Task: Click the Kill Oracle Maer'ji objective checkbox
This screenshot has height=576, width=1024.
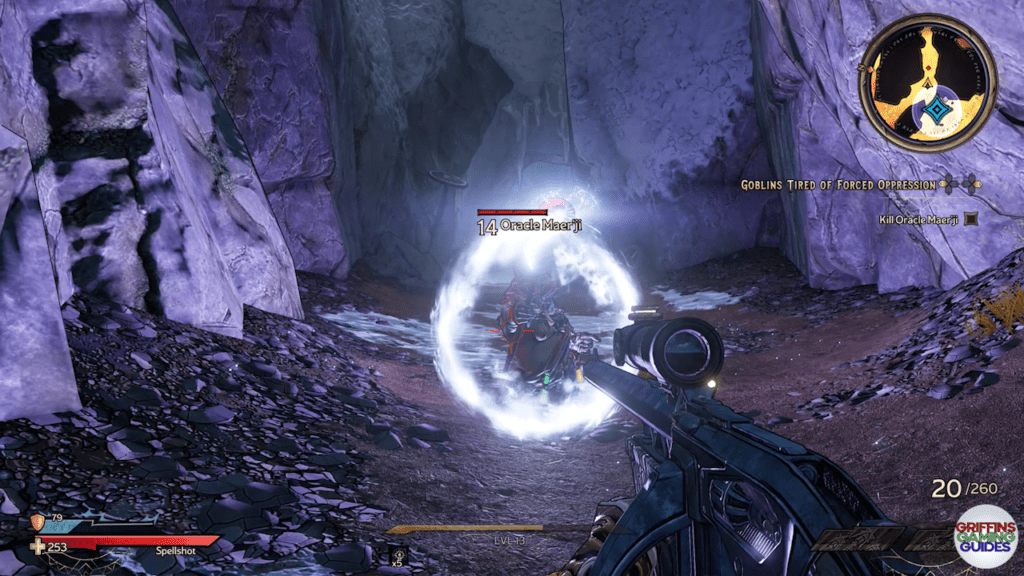Action: [x=970, y=218]
